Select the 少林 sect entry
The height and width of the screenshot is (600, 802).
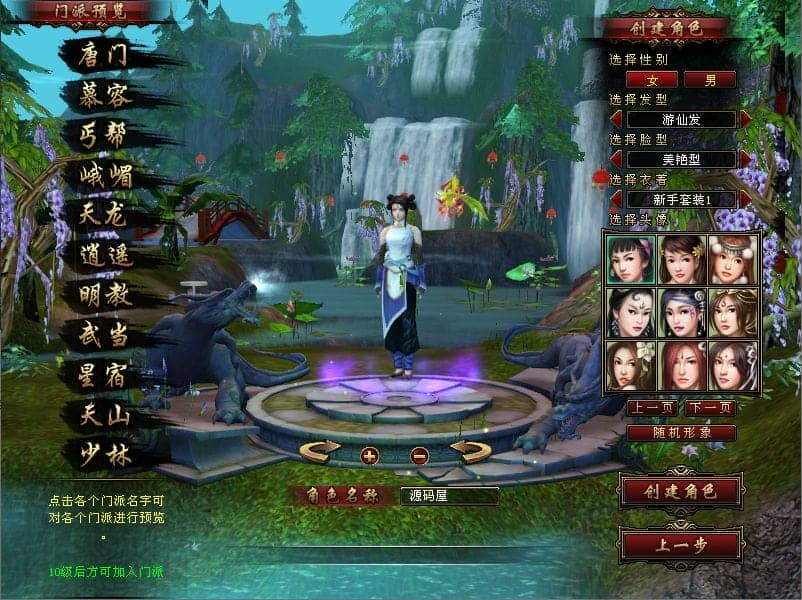point(104,454)
